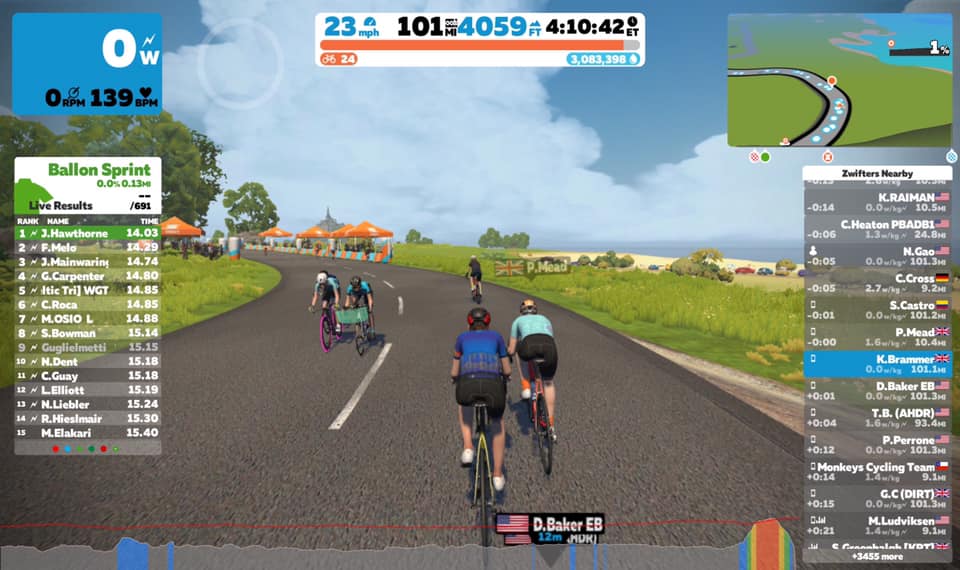The height and width of the screenshot is (570, 960).
Task: Select M.Ludviksen rider row
Action: click(877, 526)
